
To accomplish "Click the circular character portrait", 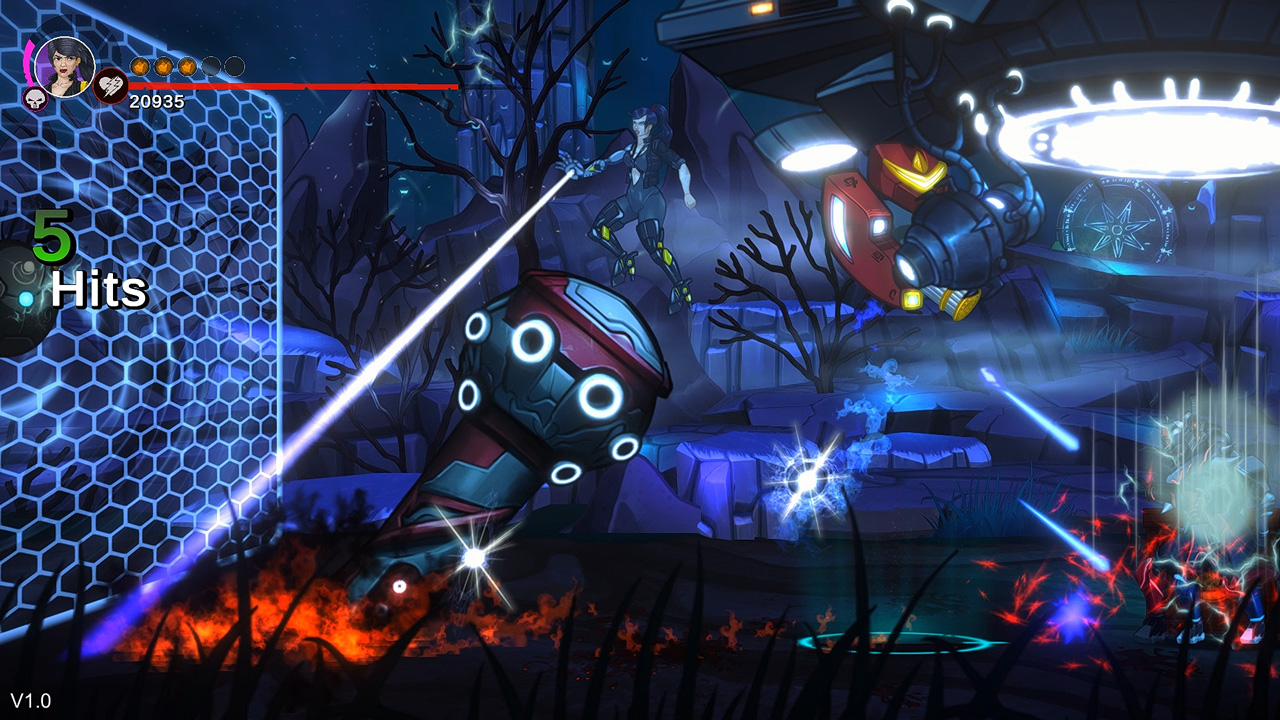I will coord(64,67).
